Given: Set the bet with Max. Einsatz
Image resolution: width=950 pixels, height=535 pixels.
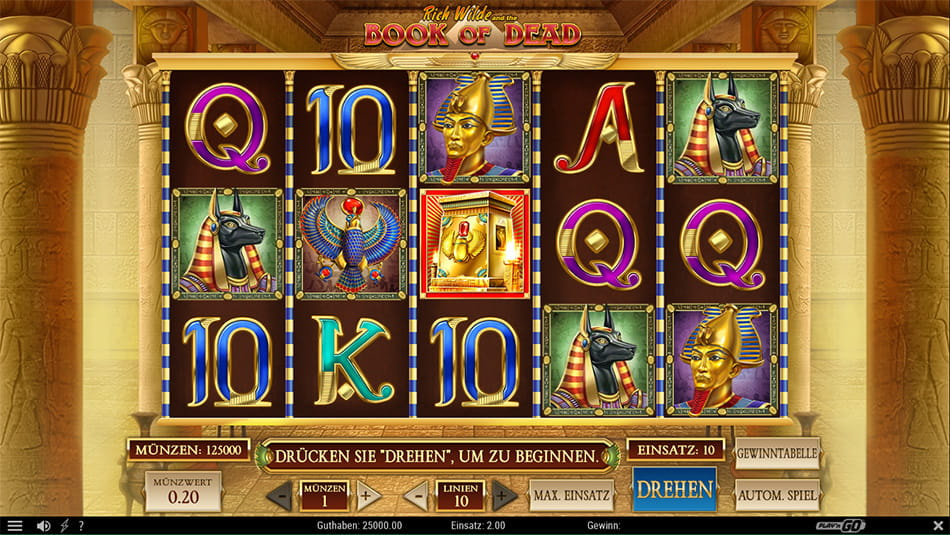Looking at the screenshot, I should (x=571, y=495).
